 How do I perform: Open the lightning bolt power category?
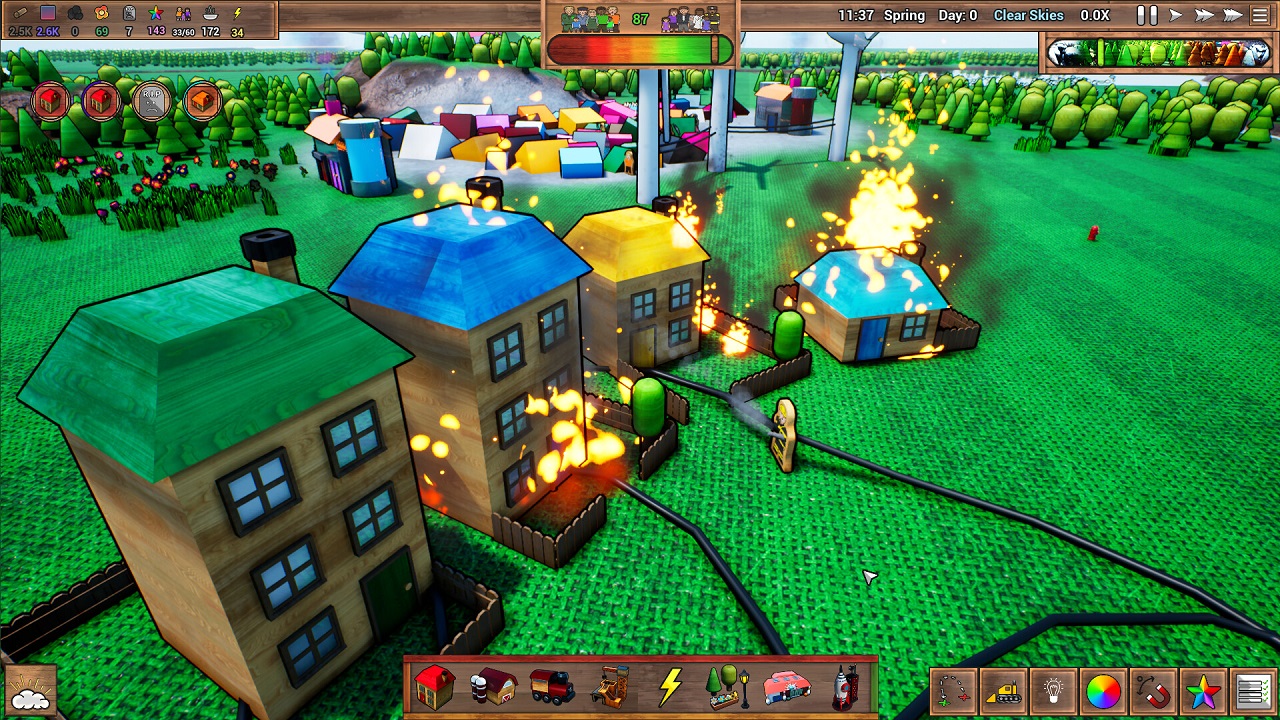point(670,687)
